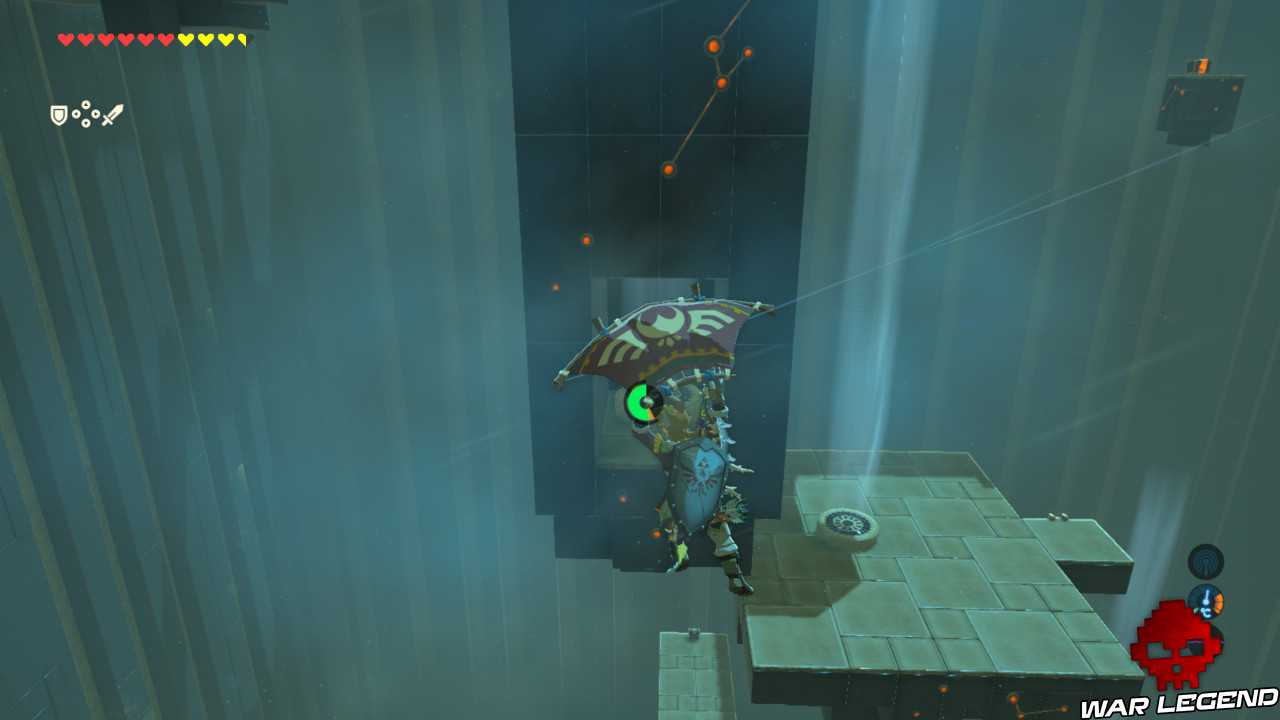
Task: Select the sword icon in the weapon HUD
Action: pos(112,114)
